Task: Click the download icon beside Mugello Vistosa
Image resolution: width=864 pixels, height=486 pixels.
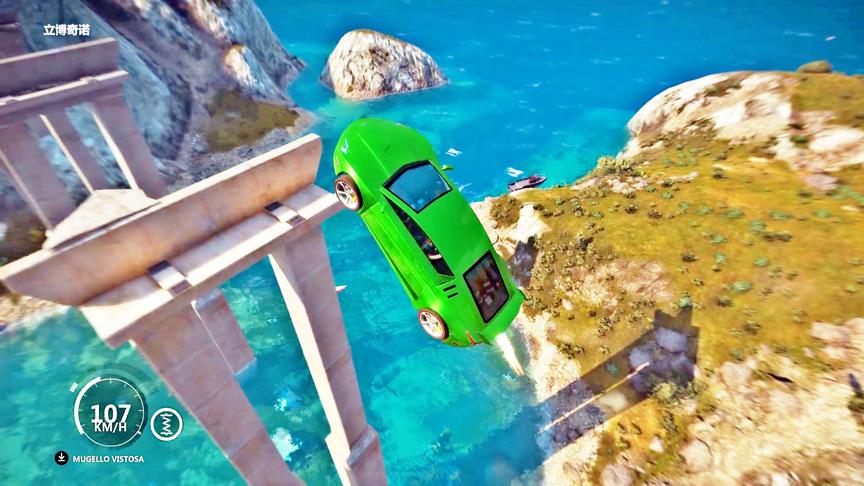Action: pyautogui.click(x=62, y=458)
